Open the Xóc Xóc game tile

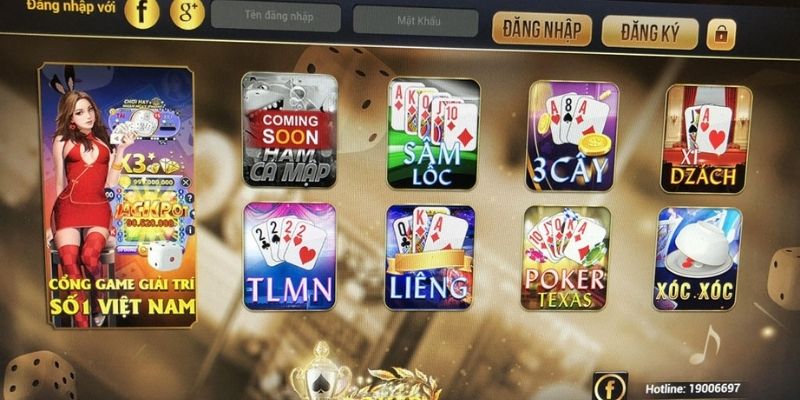pos(699,259)
